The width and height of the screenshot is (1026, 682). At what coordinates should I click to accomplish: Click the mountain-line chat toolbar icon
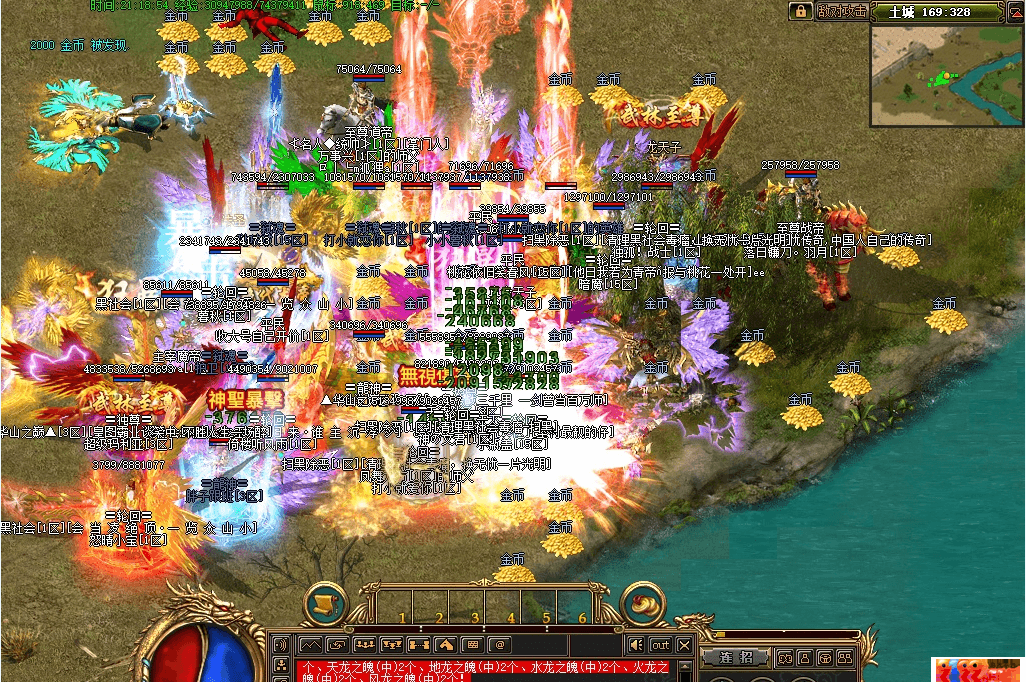(x=311, y=645)
